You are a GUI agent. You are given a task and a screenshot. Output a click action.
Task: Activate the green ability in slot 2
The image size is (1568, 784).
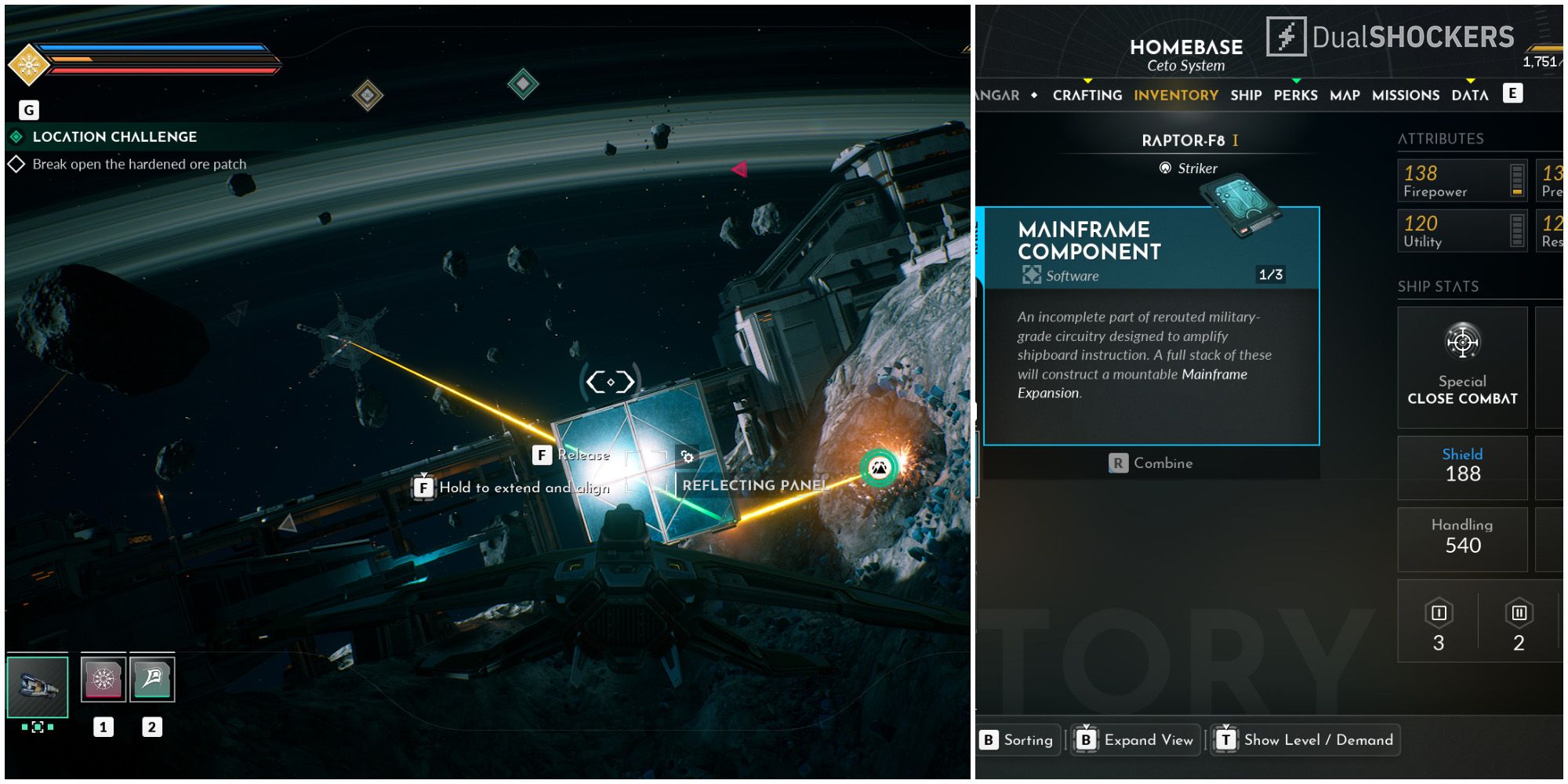click(152, 679)
